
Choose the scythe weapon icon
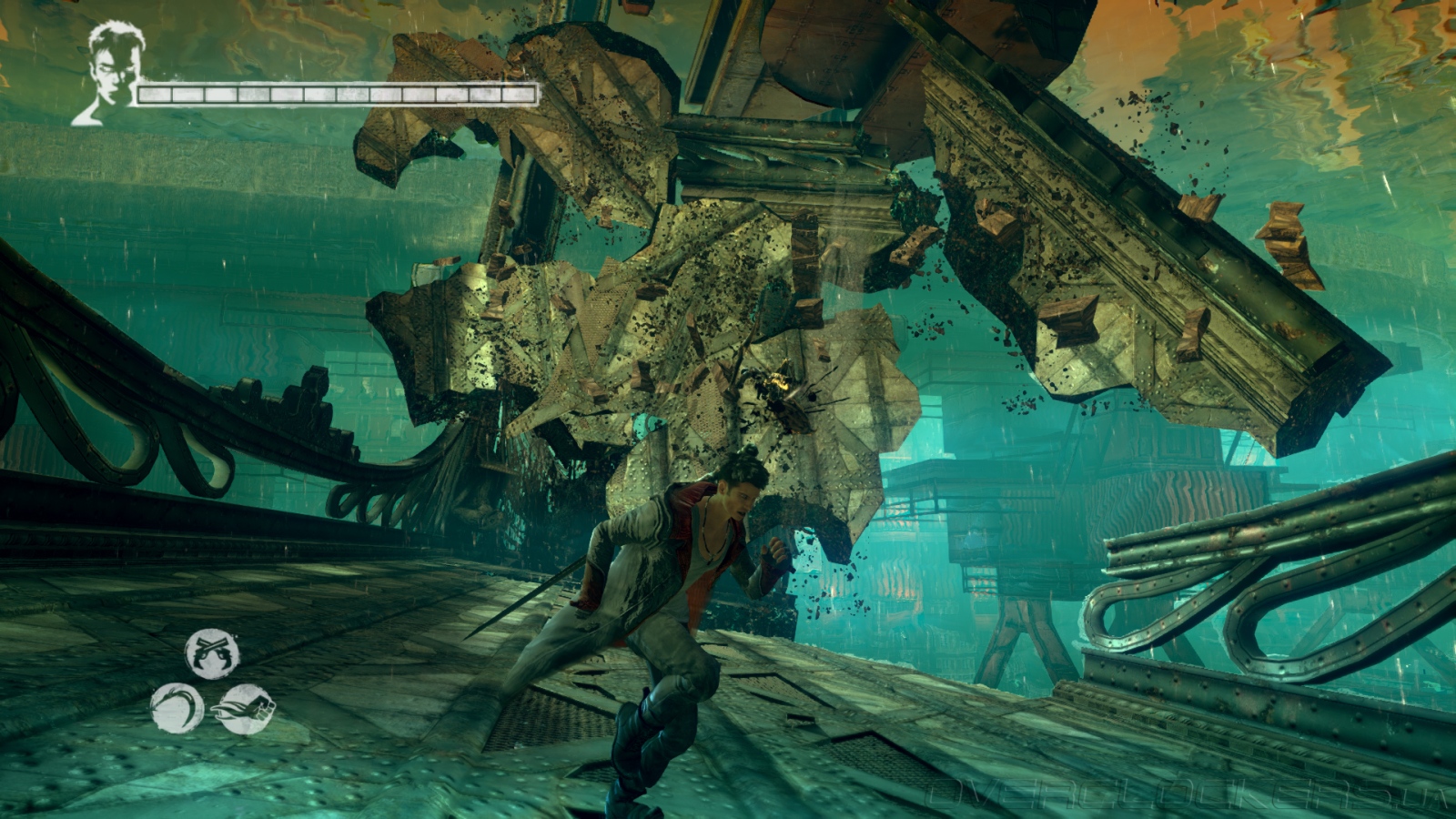point(177,708)
